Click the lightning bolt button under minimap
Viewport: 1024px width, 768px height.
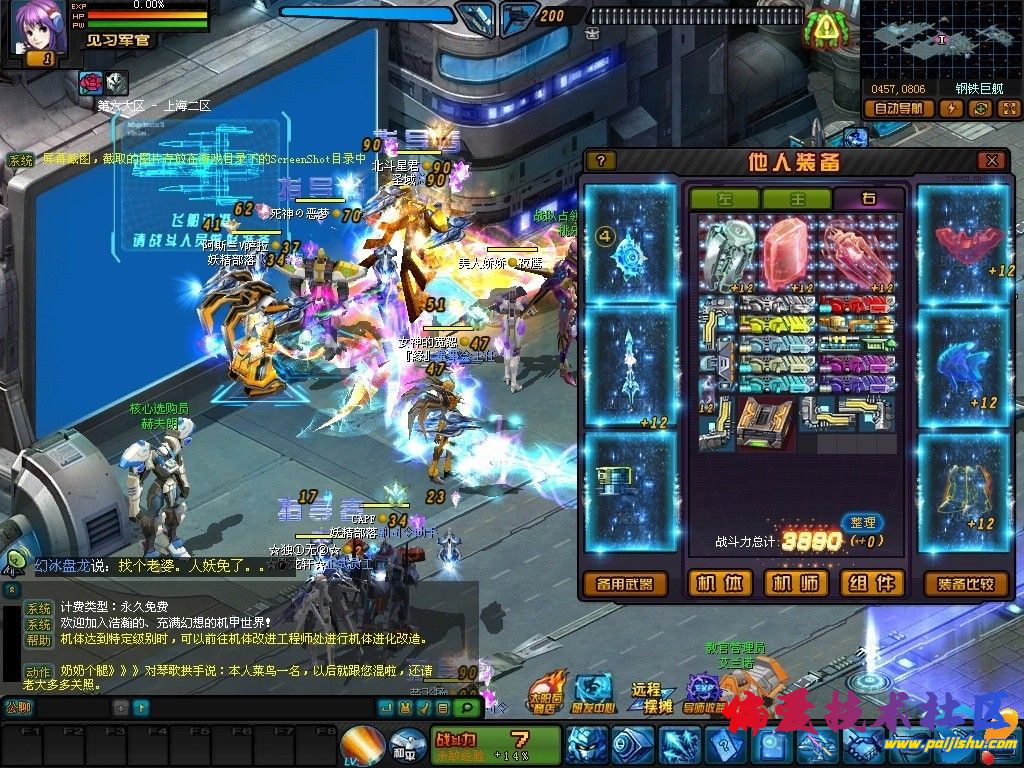951,109
